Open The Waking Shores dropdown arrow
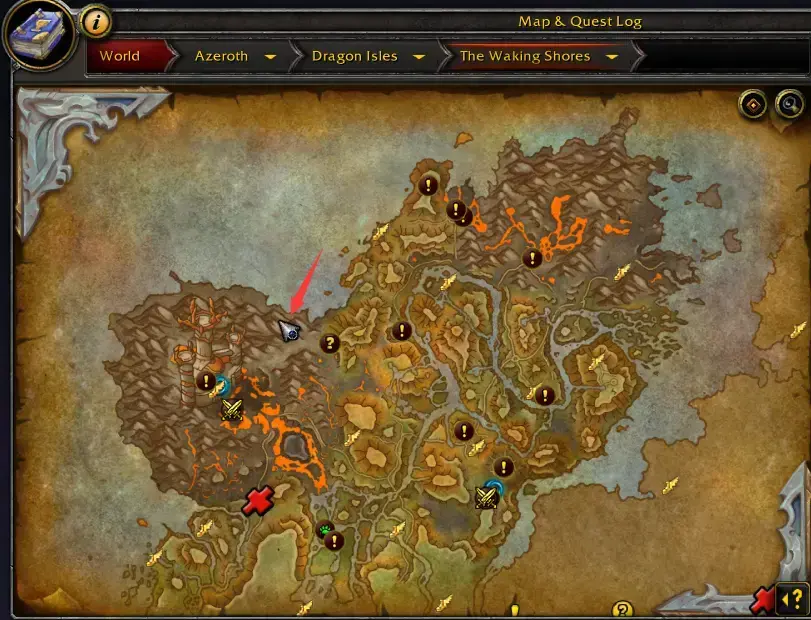Viewport: 811px width, 620px height. tap(611, 57)
